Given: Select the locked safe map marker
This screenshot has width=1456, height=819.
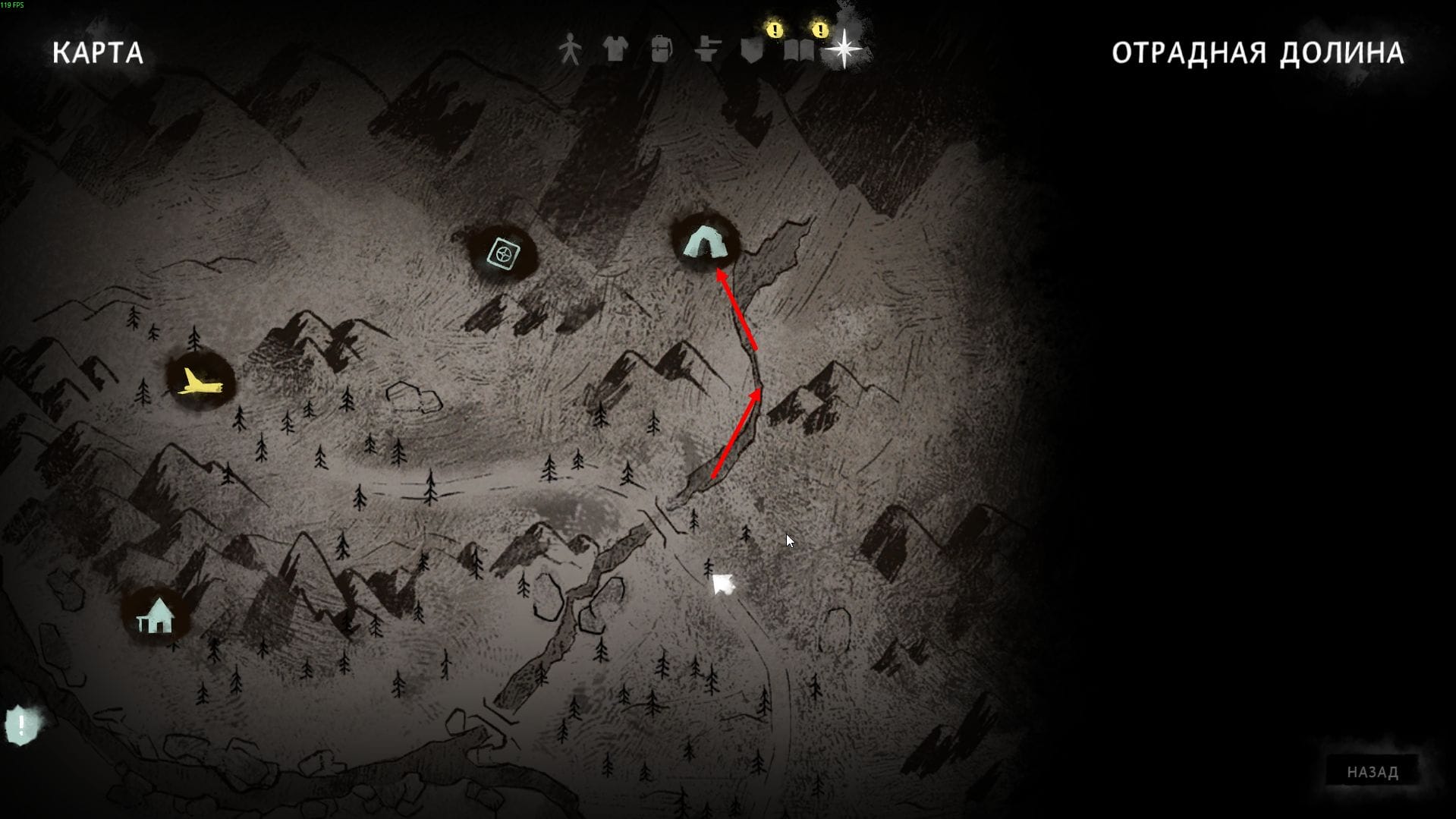Looking at the screenshot, I should pos(503,254).
